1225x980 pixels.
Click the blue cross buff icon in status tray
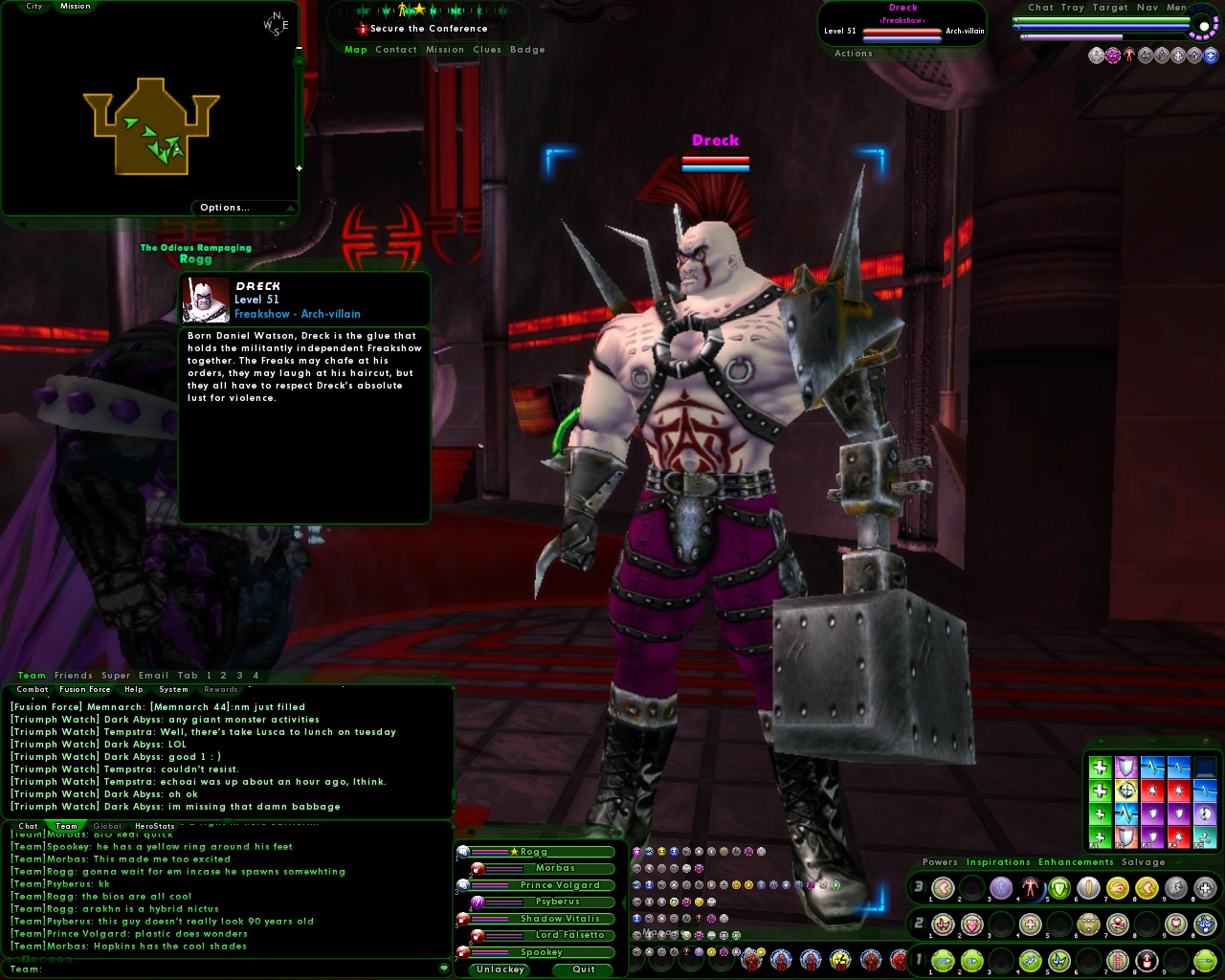[1211, 55]
